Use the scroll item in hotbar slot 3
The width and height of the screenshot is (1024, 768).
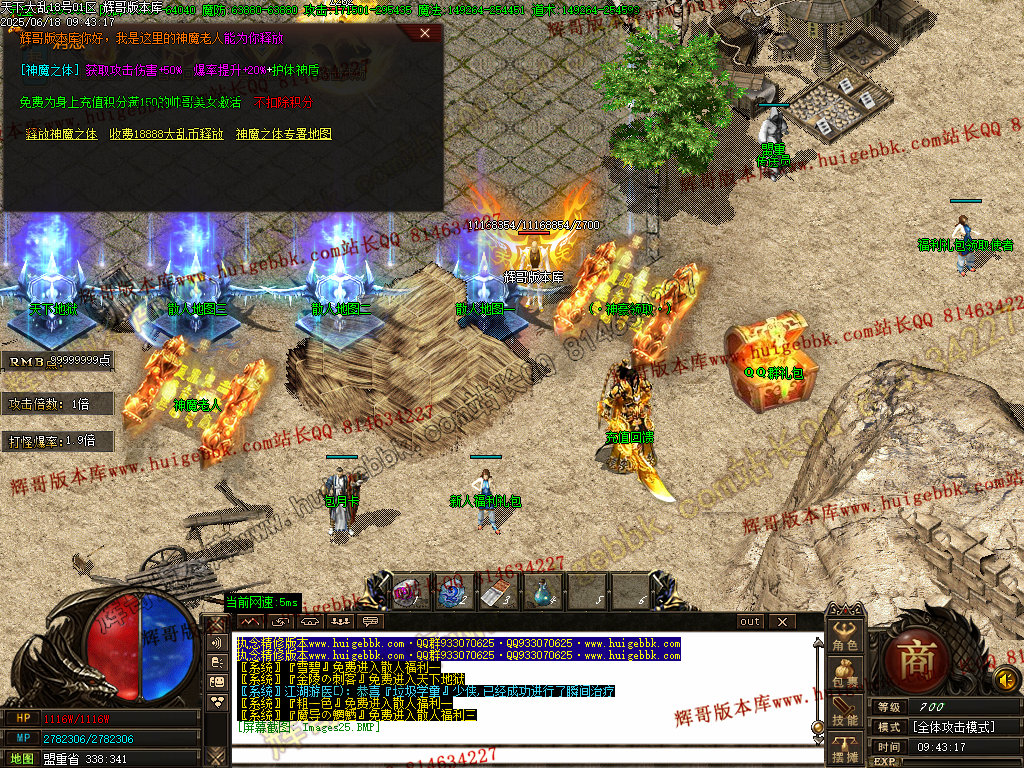(497, 593)
